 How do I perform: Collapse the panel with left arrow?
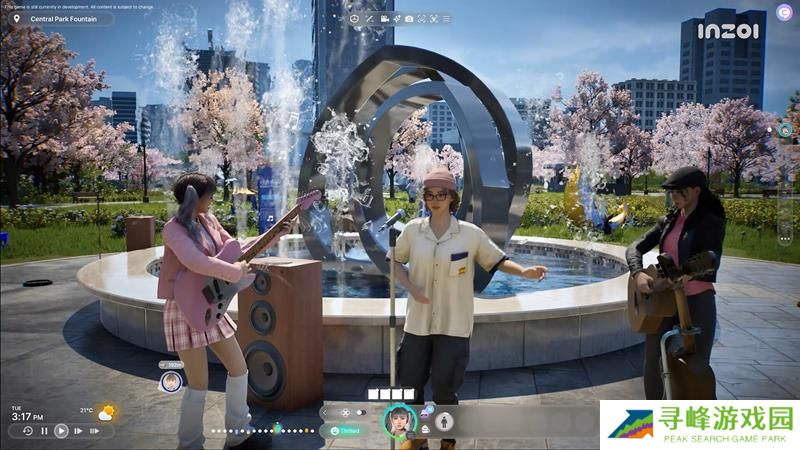325,412
